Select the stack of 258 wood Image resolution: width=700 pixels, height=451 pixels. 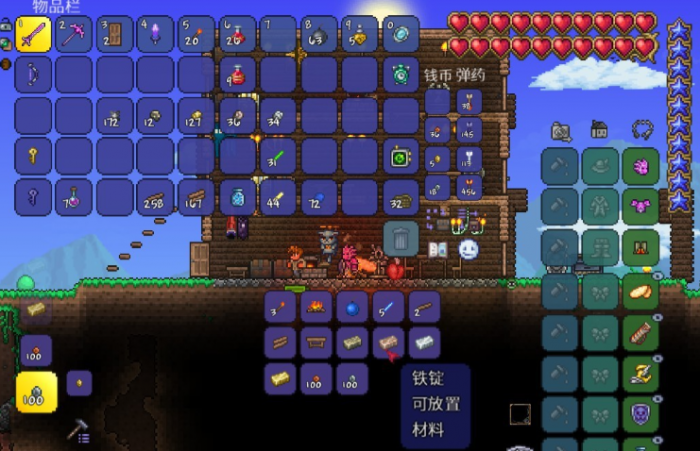pyautogui.click(x=156, y=198)
